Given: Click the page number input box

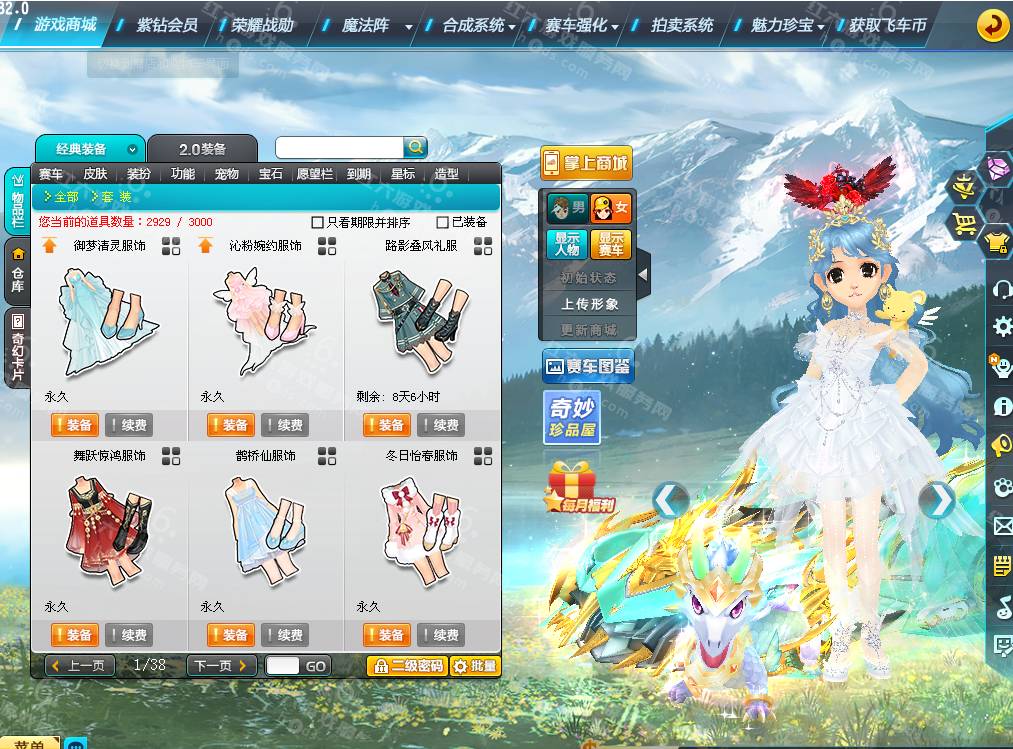Looking at the screenshot, I should coord(283,665).
